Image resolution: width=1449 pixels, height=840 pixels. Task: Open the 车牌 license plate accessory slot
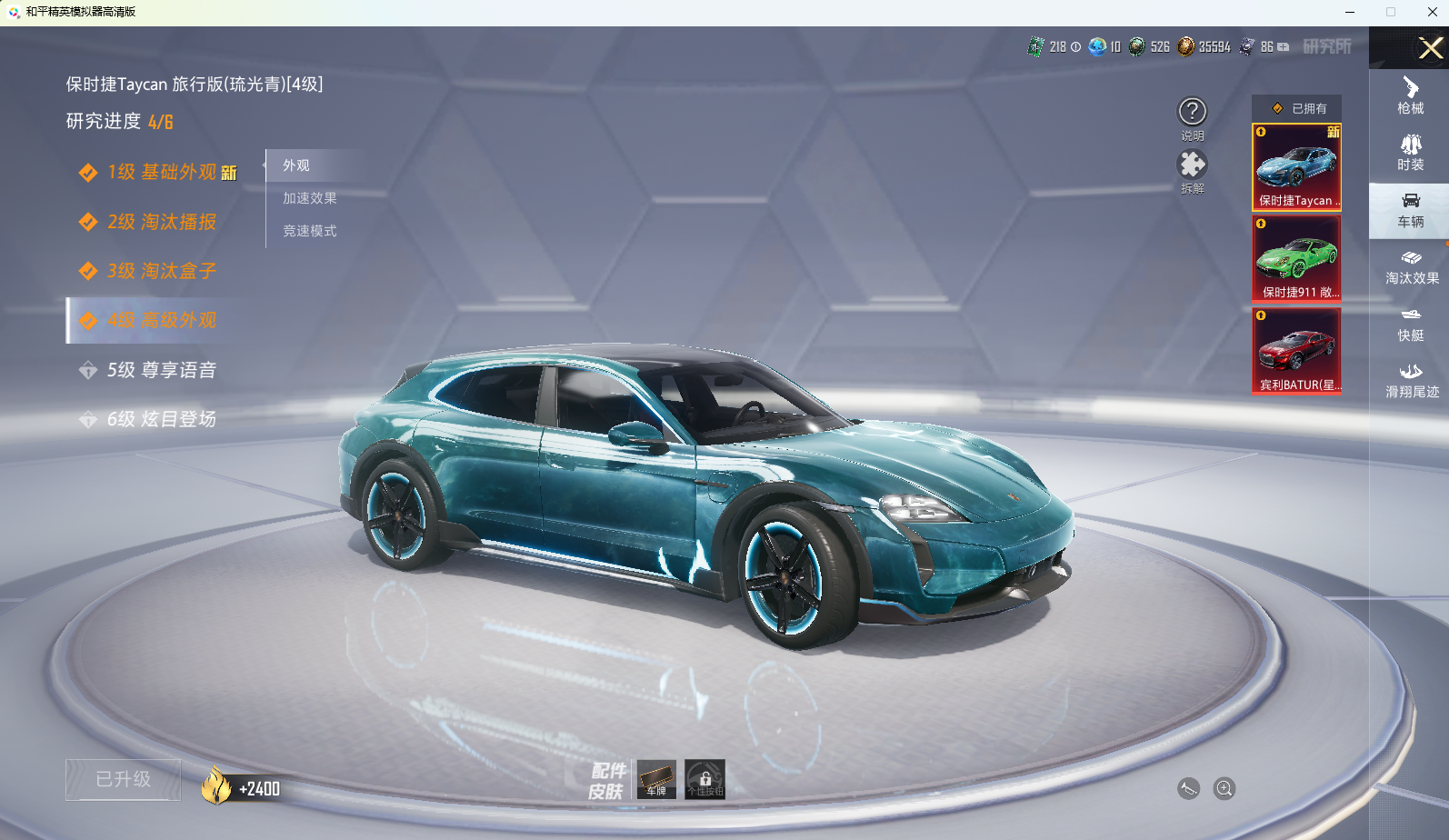[x=656, y=779]
